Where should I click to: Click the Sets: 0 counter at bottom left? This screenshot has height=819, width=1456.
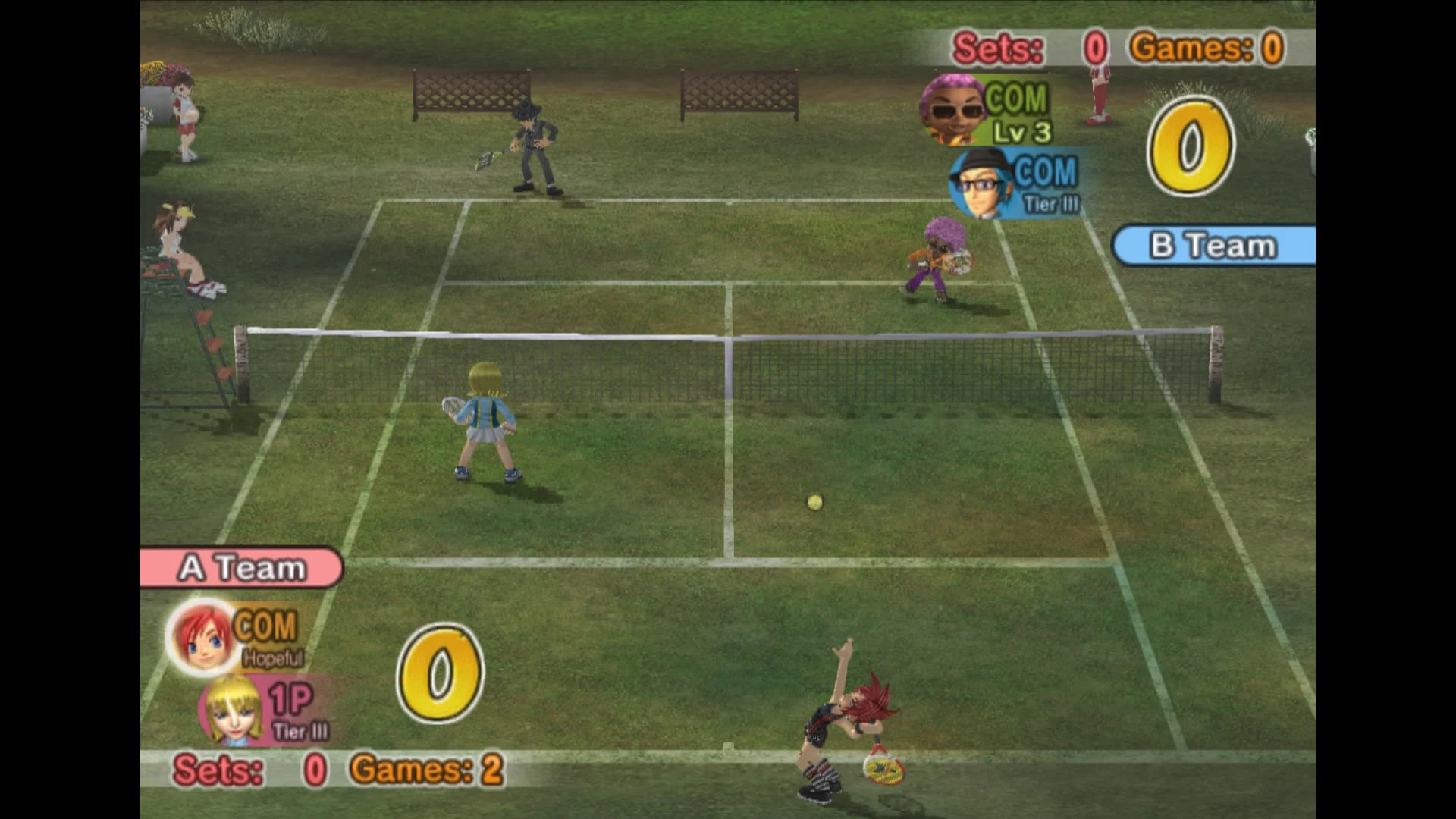click(250, 770)
